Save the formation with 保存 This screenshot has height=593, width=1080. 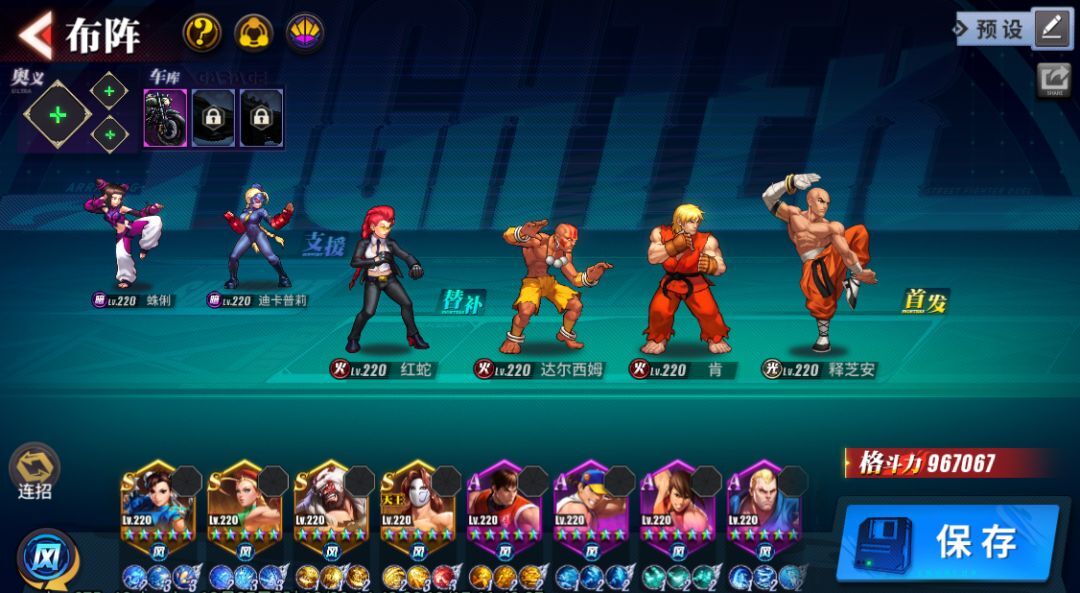(947, 542)
